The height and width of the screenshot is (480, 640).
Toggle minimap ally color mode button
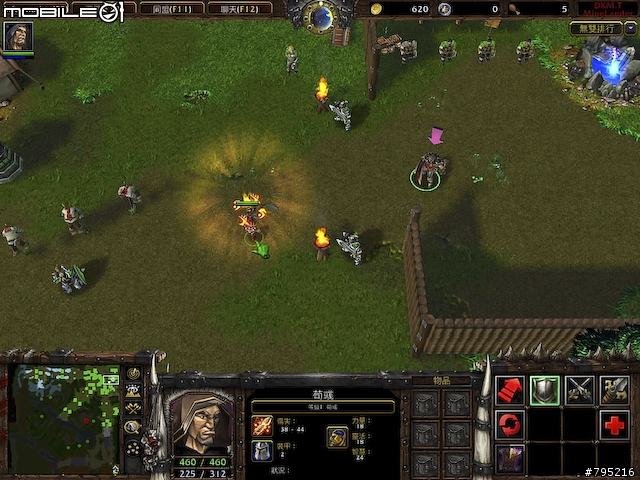[x=133, y=408]
